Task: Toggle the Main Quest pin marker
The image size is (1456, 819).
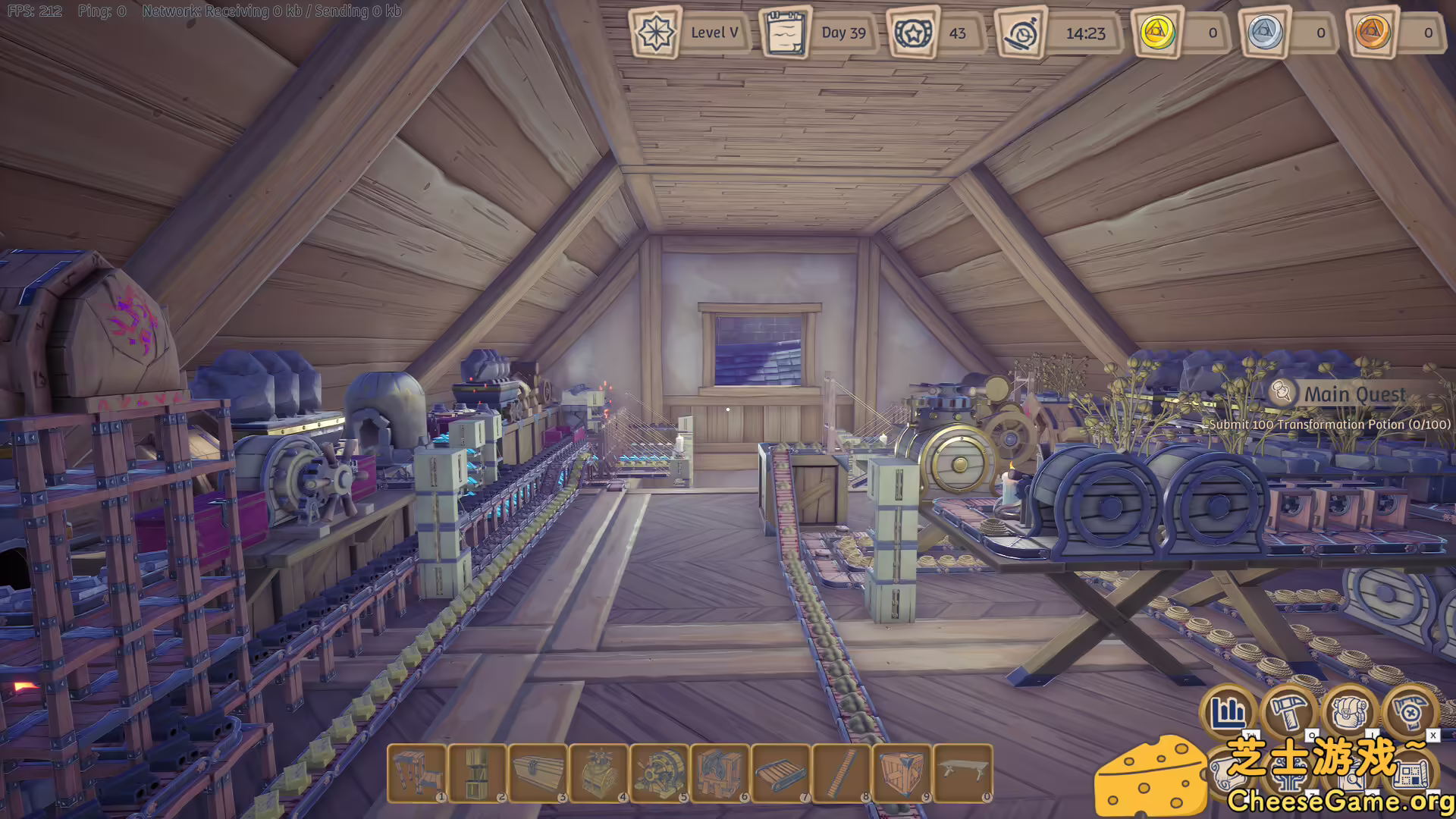Action: pos(1282,394)
